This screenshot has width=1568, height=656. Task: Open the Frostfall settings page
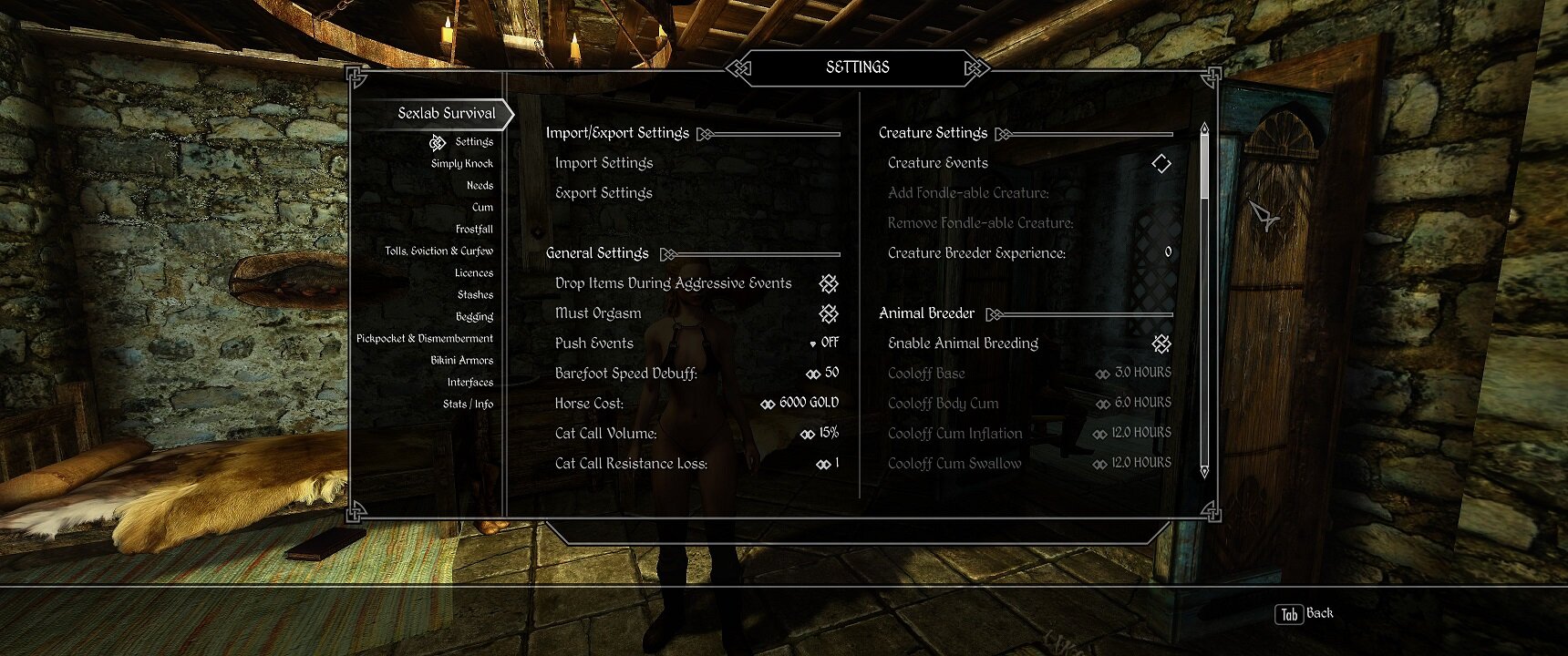pos(476,229)
